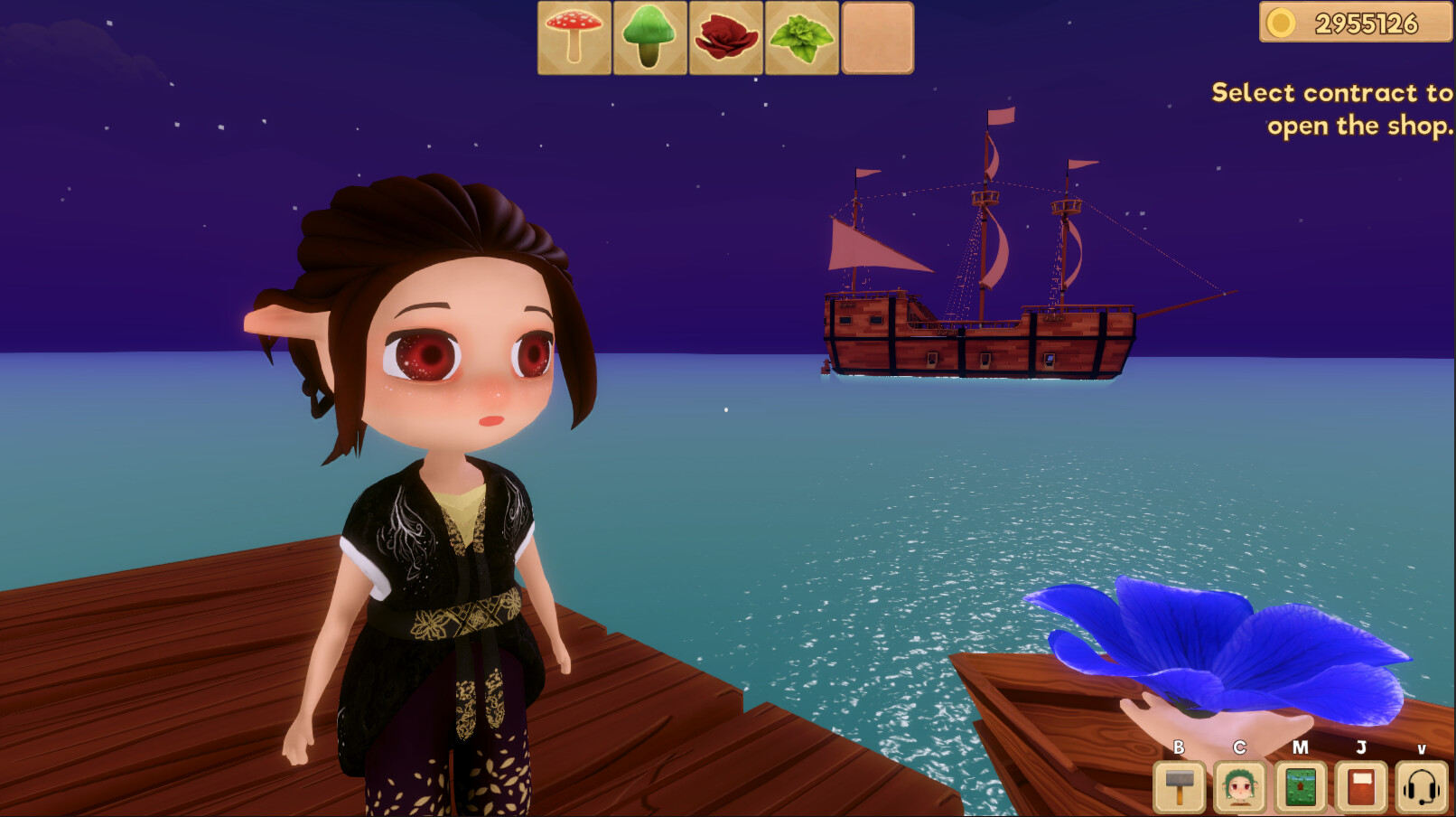Open character customization via the portrait icon

[x=1240, y=787]
